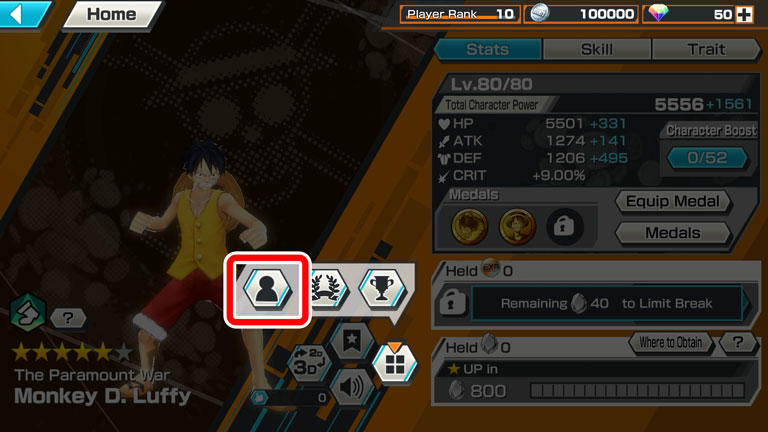The image size is (768, 432).
Task: Tap the Equip Medal button
Action: (673, 201)
